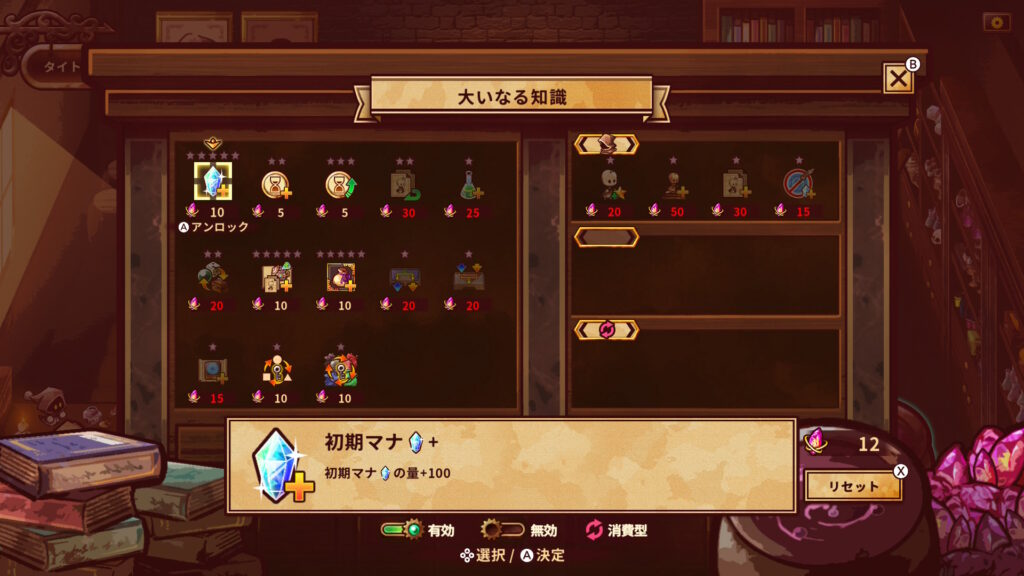This screenshot has height=576, width=1024.
Task: Choose the keyhole with shapes cycle upgrade
Action: point(275,370)
